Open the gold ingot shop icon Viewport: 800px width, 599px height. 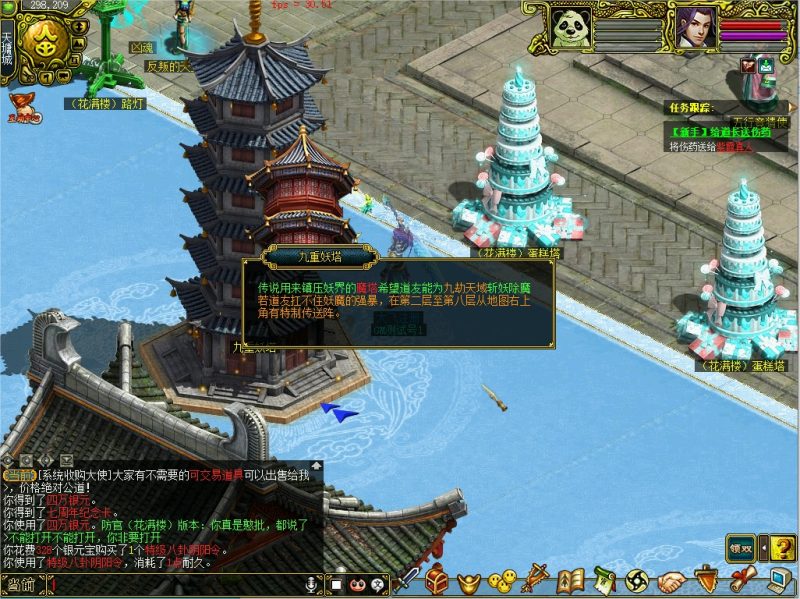tap(467, 580)
